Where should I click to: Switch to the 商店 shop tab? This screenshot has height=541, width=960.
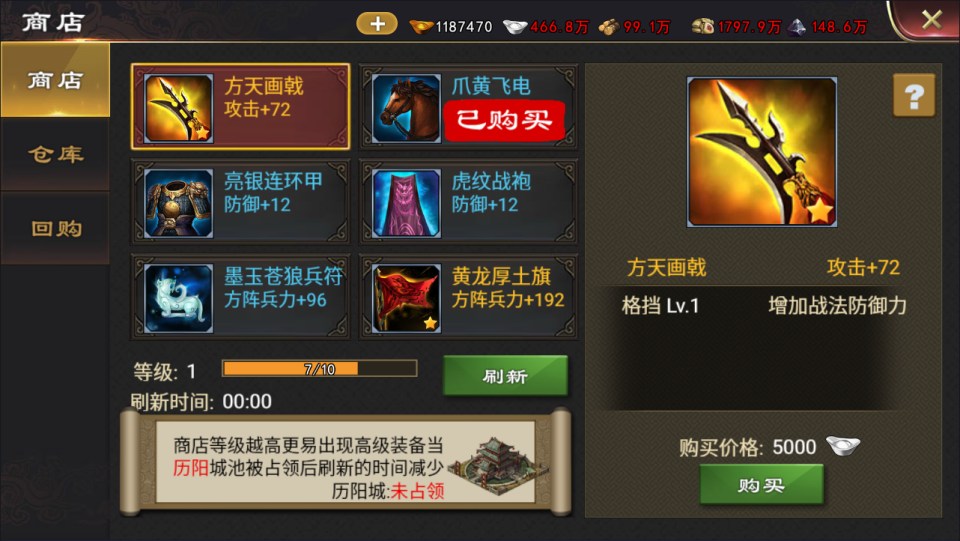pyautogui.click(x=55, y=81)
